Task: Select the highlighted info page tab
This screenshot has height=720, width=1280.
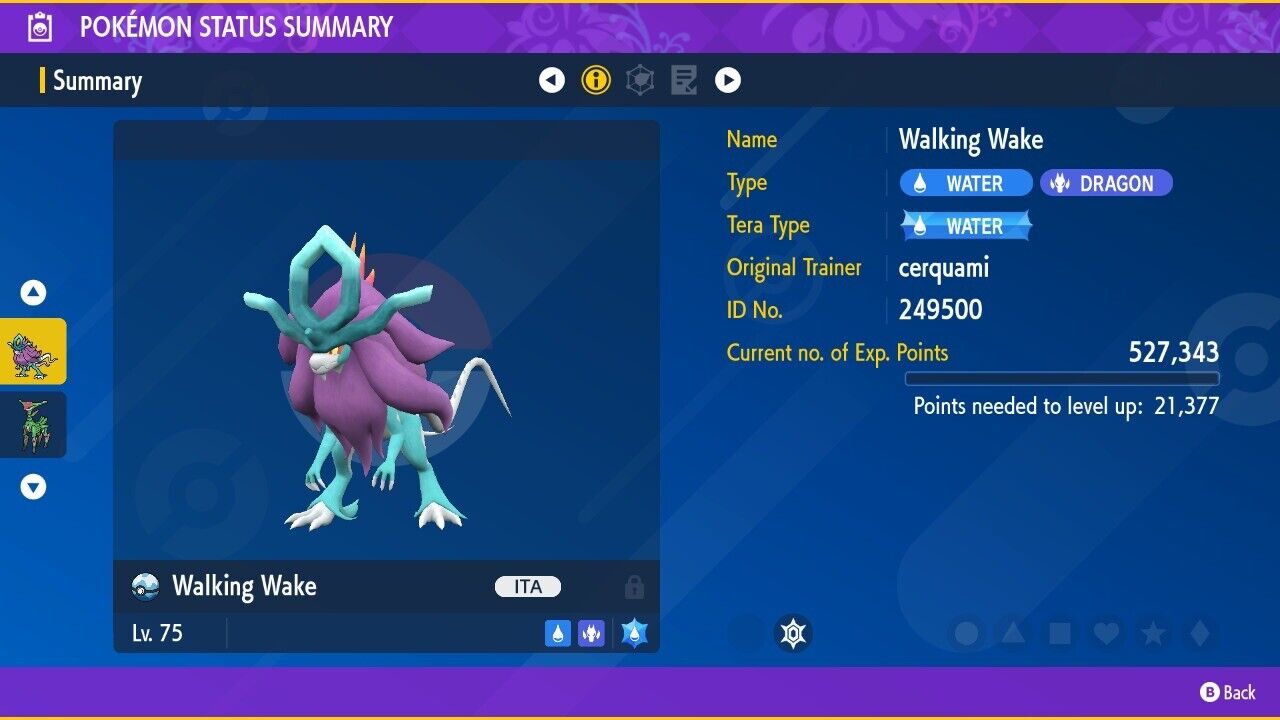Action: (x=596, y=81)
